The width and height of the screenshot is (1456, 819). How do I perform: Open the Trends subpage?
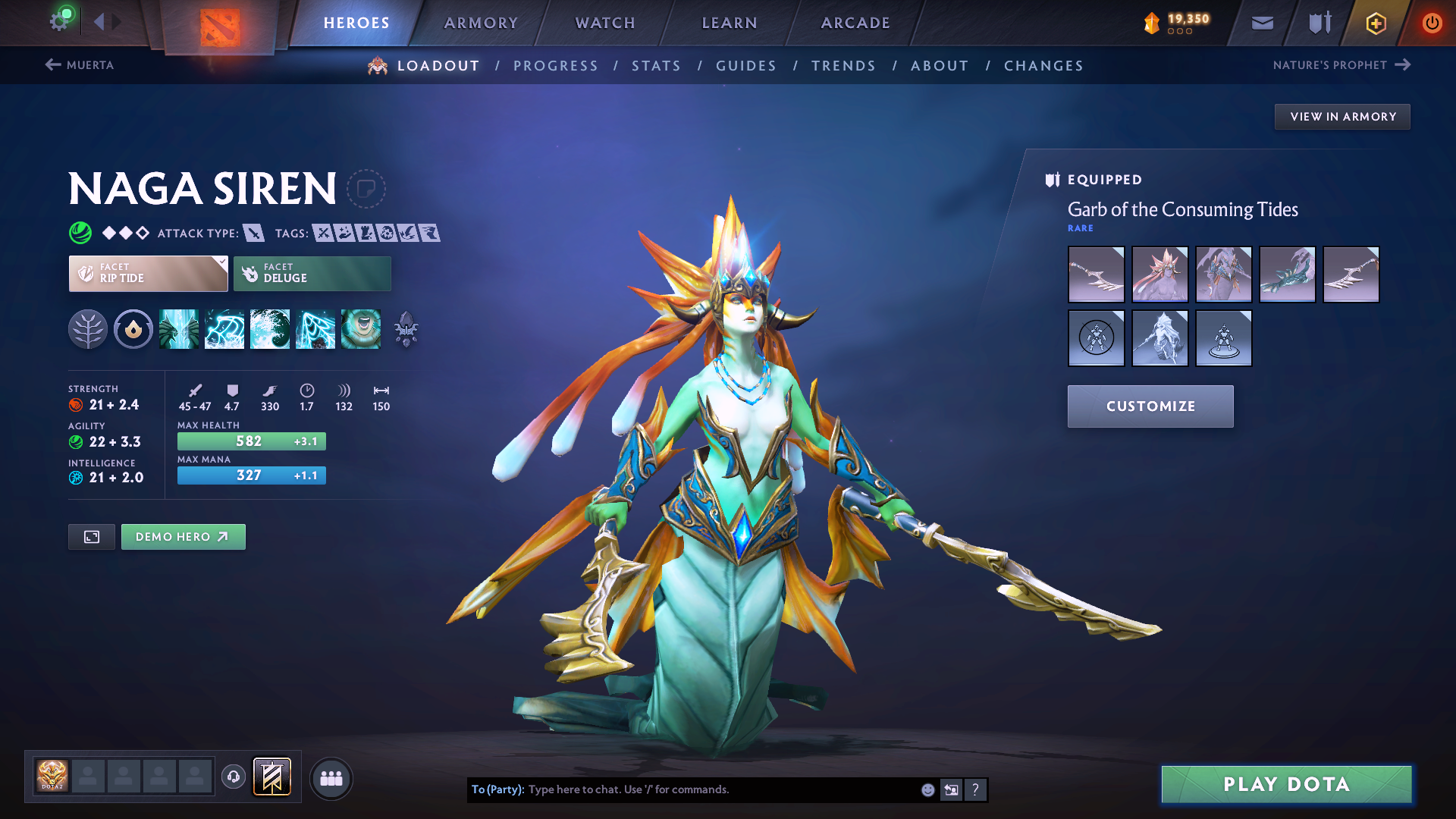tap(843, 66)
